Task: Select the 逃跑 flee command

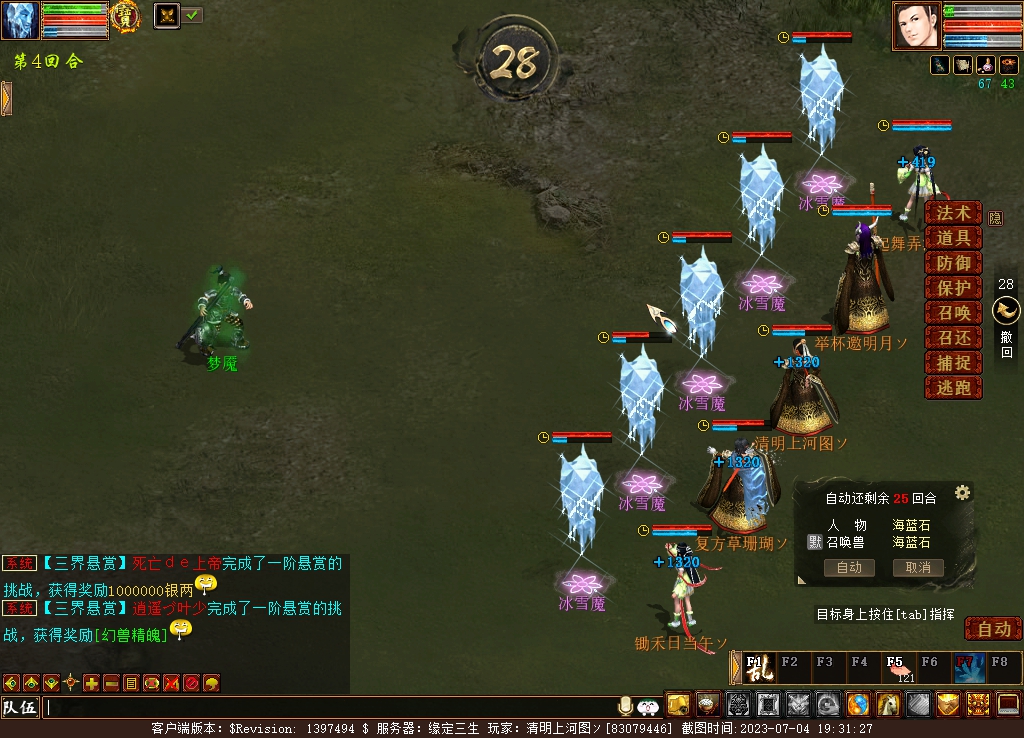Action: (x=952, y=388)
